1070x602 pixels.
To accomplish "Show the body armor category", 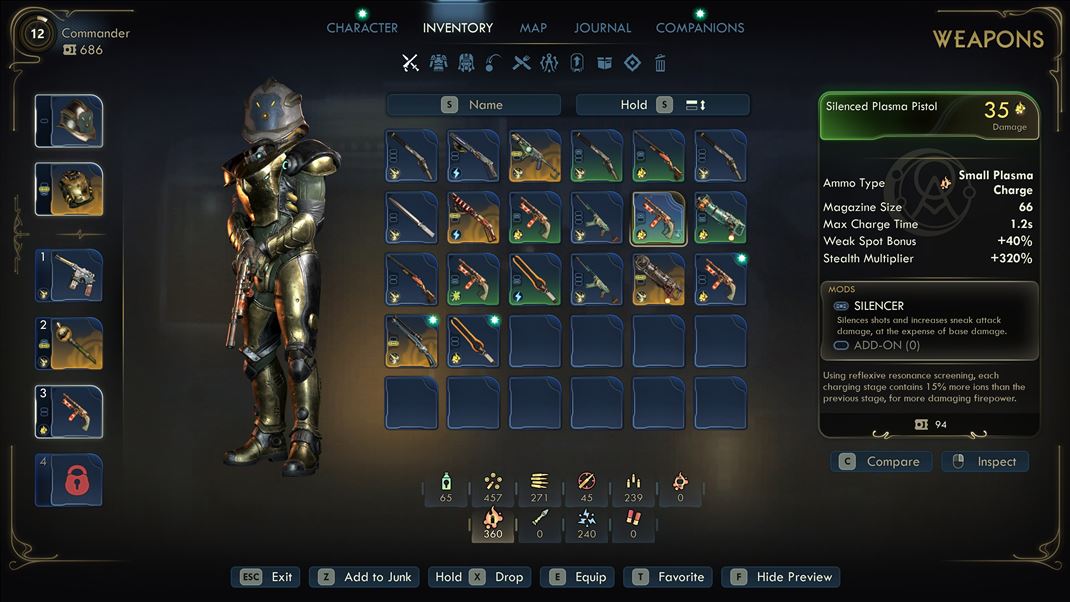I will click(438, 63).
